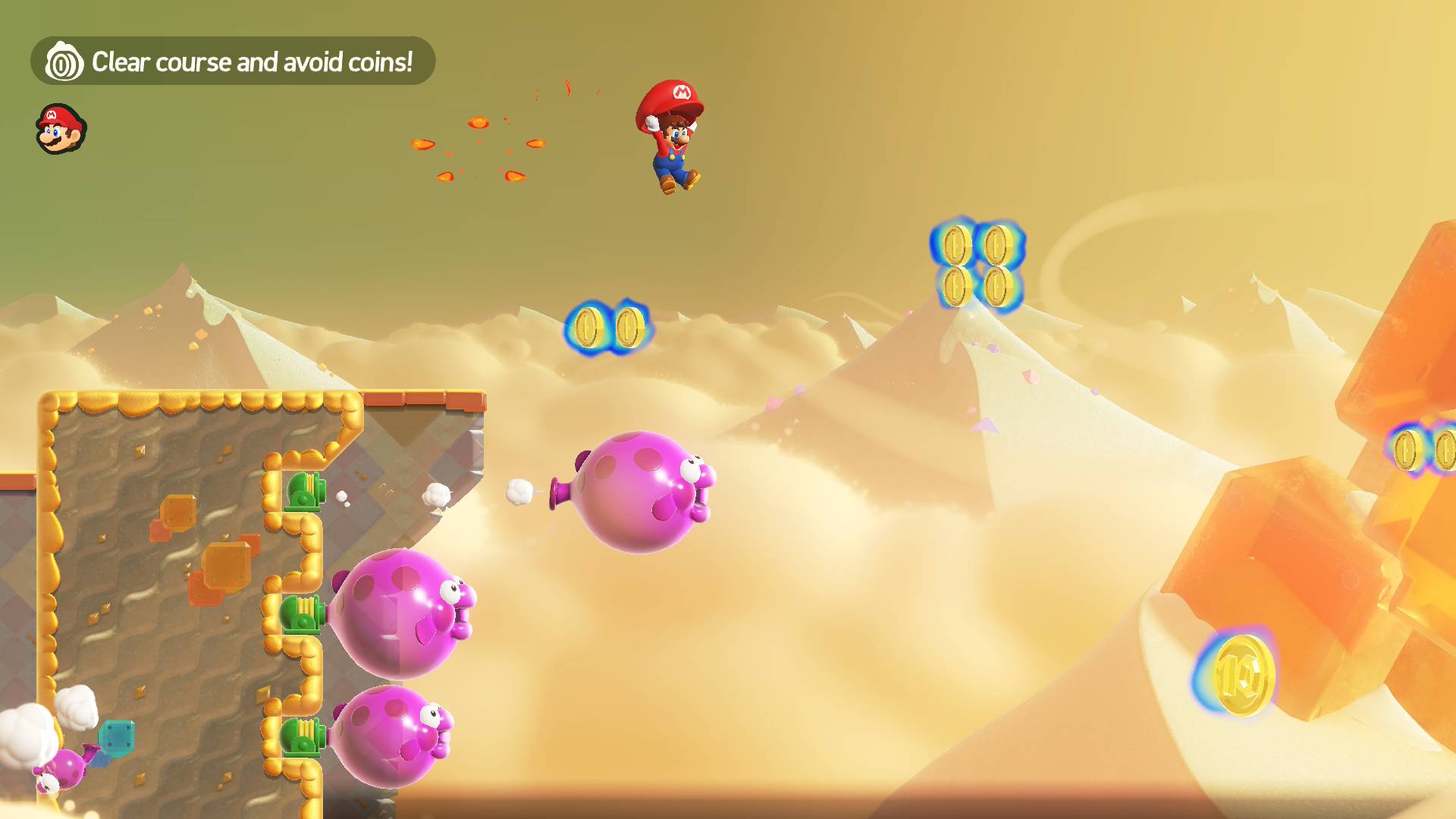The height and width of the screenshot is (819, 1456).
Task: Select the Mario head life icon
Action: [61, 129]
